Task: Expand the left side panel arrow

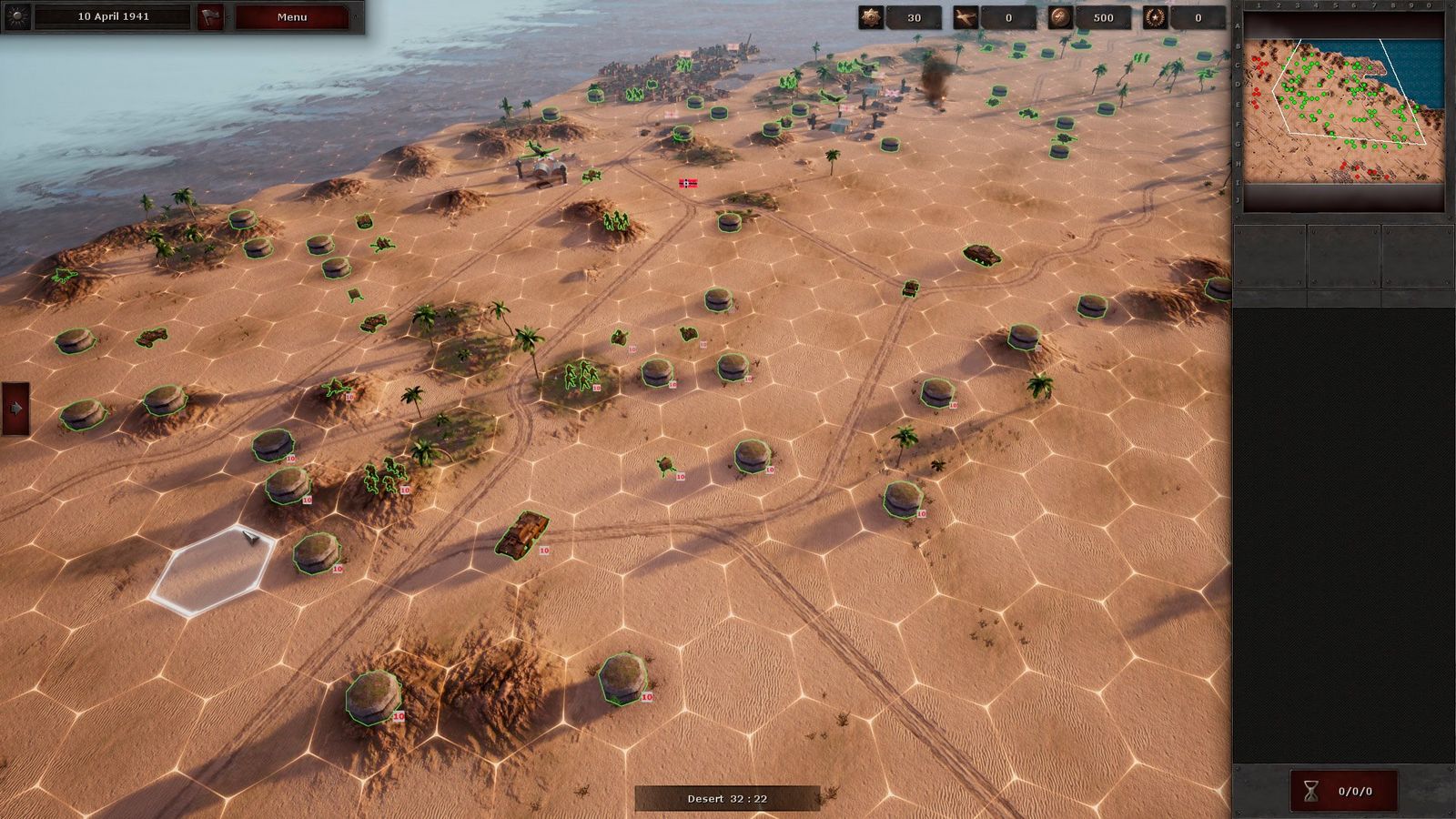Action: [15, 409]
